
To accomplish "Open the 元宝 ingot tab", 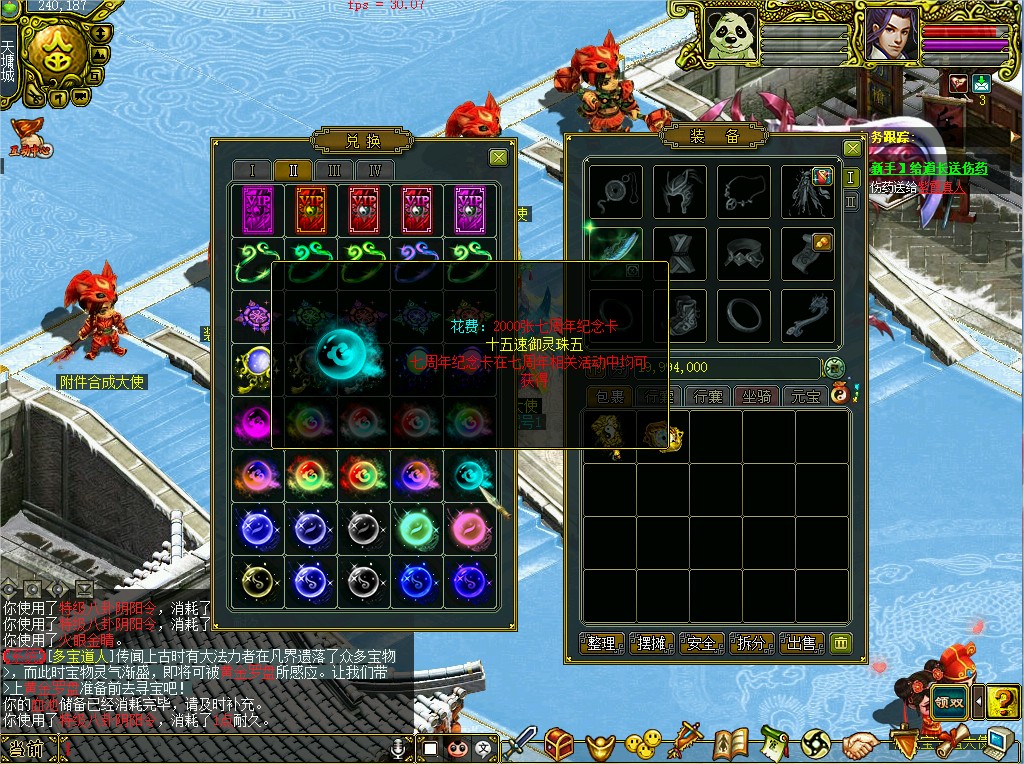I will pos(806,396).
